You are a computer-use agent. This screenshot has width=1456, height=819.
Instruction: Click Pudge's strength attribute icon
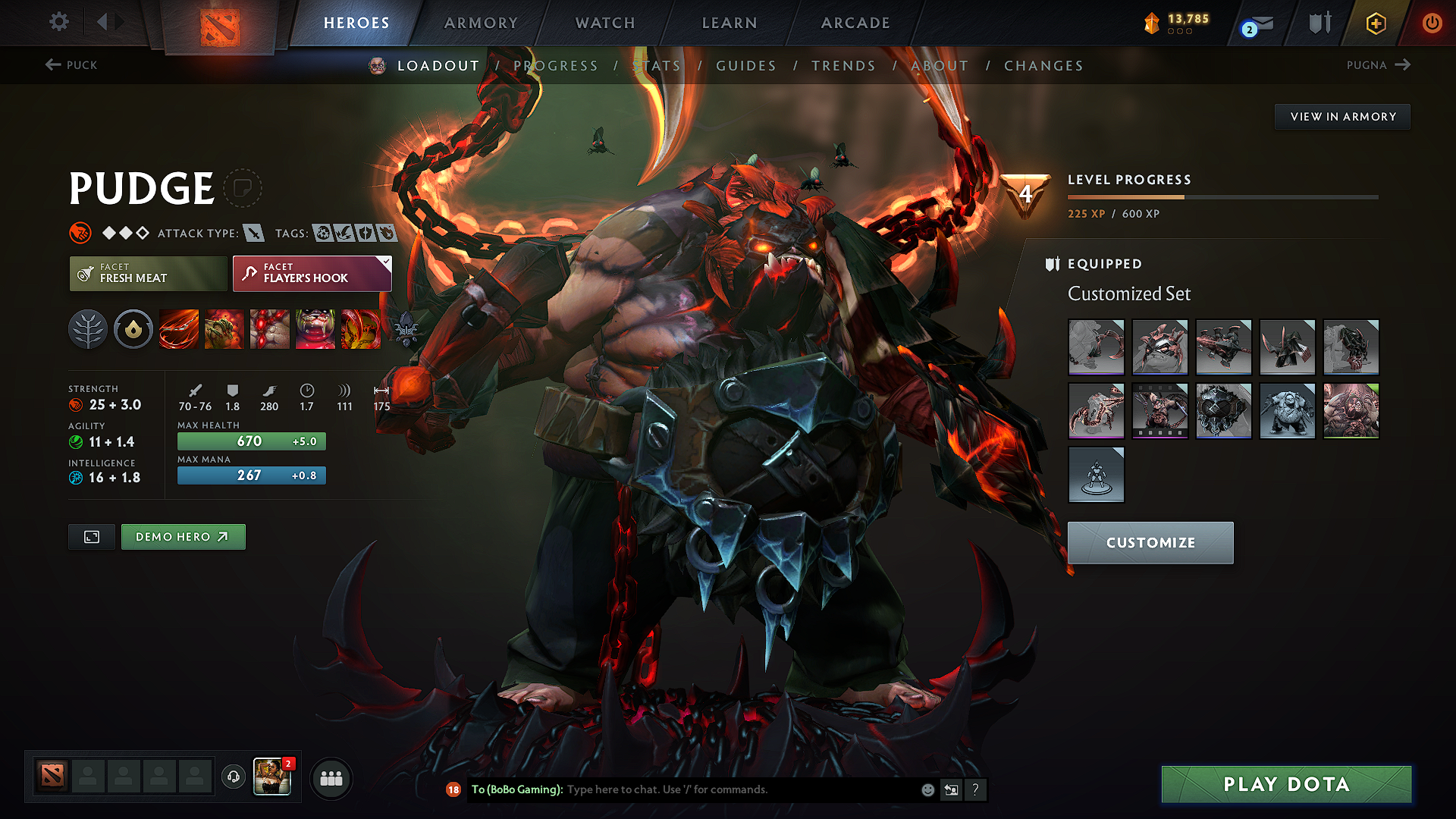[x=78, y=404]
